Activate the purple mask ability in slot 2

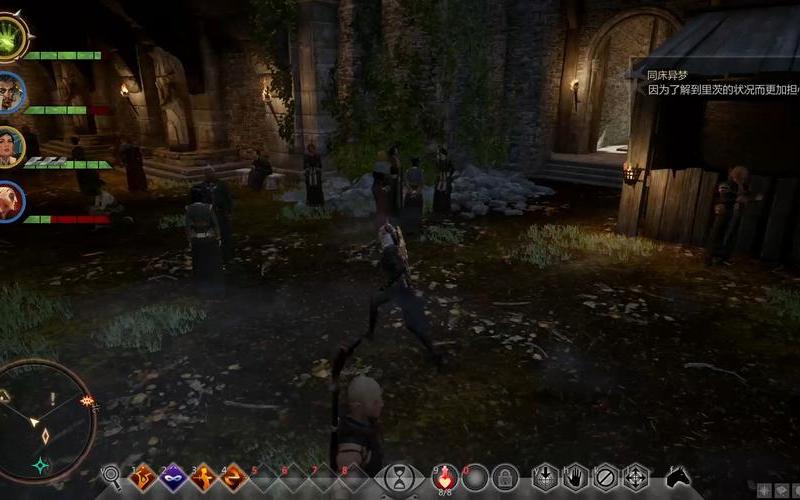coord(171,477)
